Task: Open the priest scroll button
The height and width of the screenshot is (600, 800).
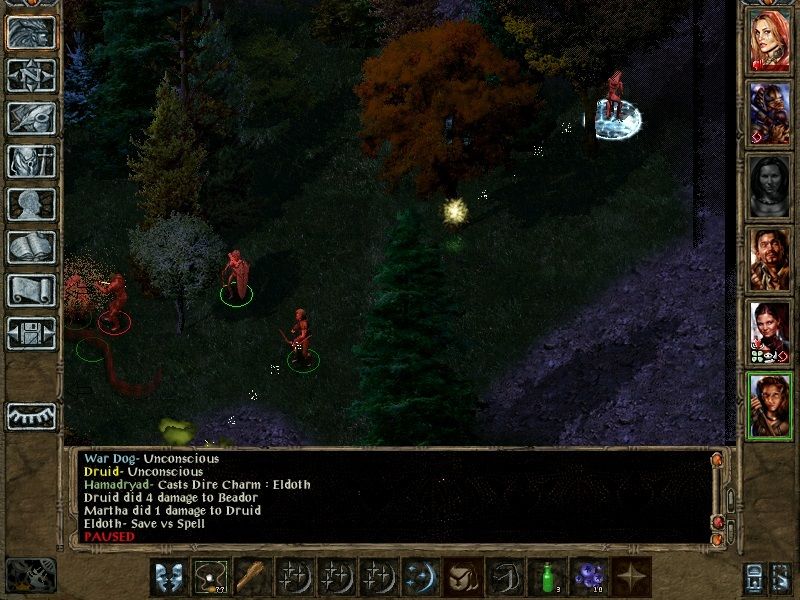Action: (31, 290)
